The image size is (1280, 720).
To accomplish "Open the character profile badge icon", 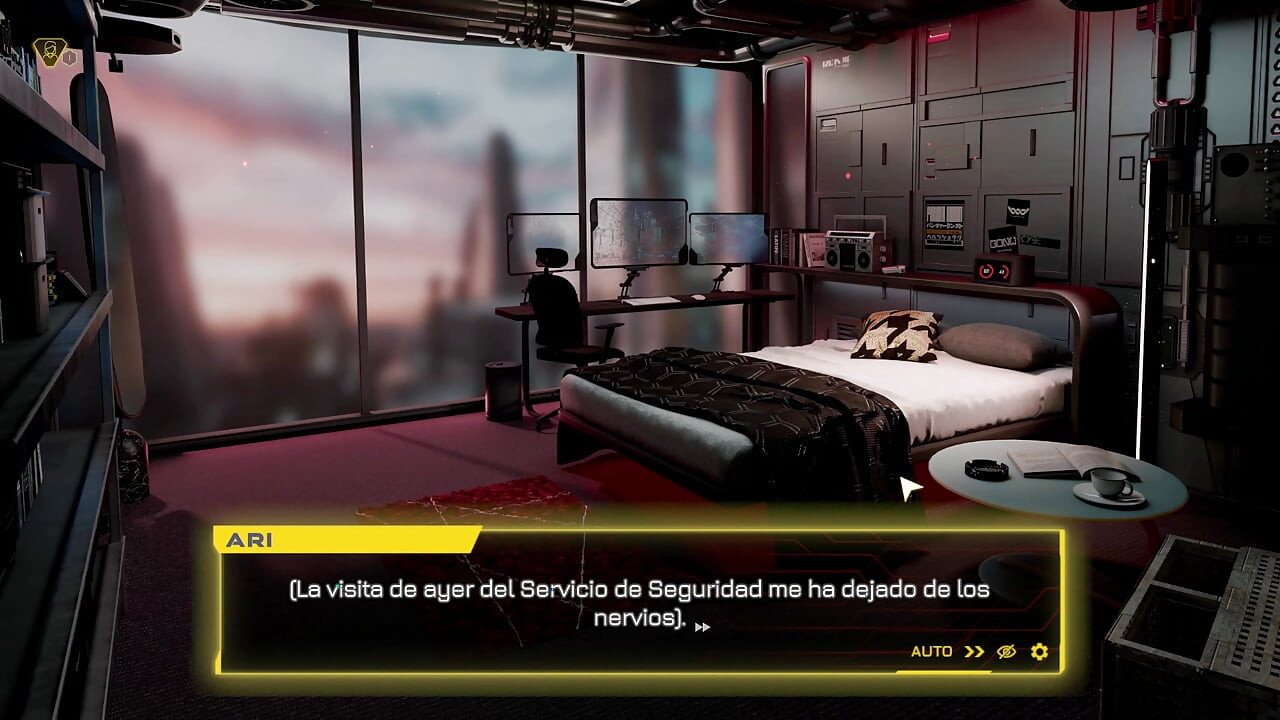I will click(46, 52).
